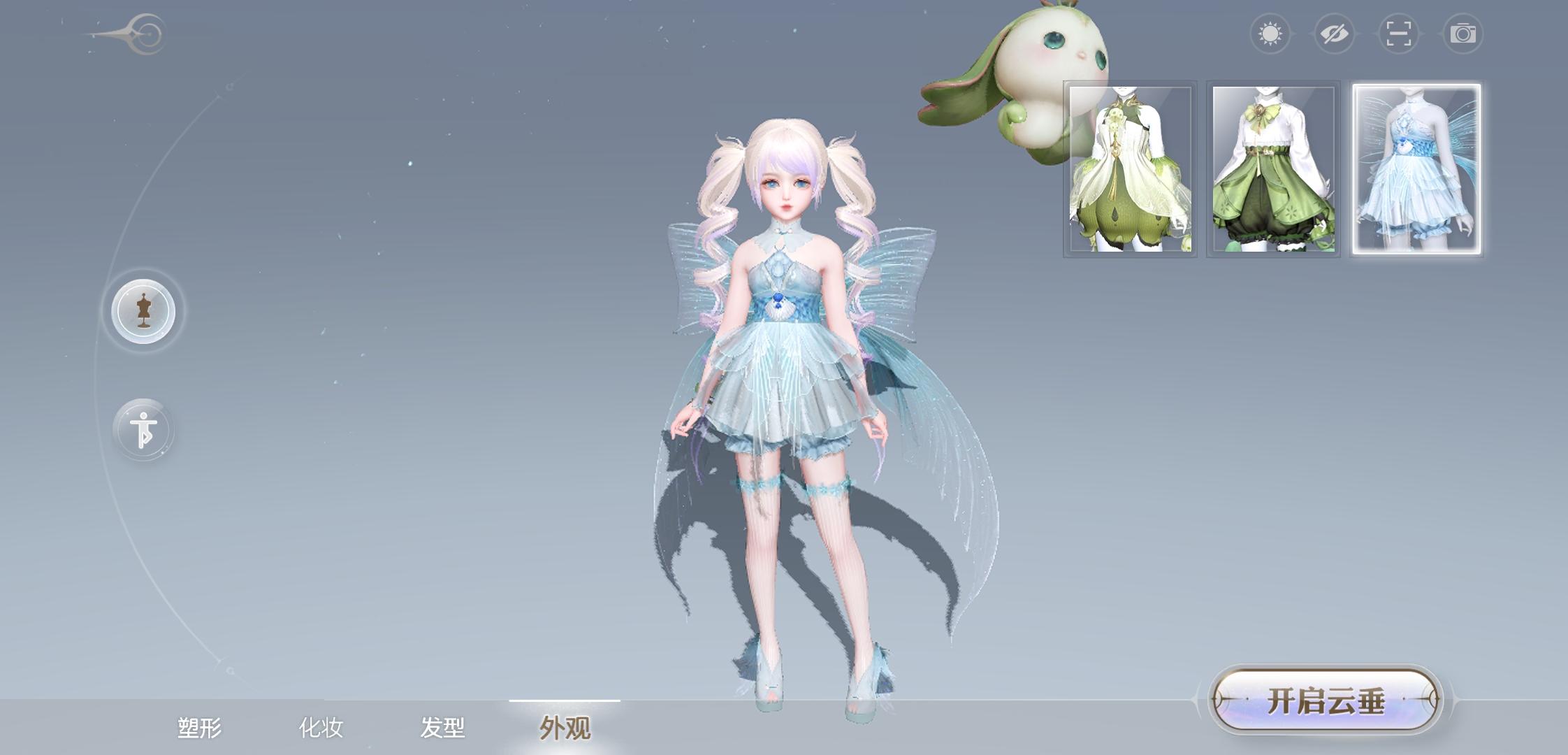The width and height of the screenshot is (1568, 755).
Task: Take a screenshot with the camera icon
Action: [x=1465, y=32]
